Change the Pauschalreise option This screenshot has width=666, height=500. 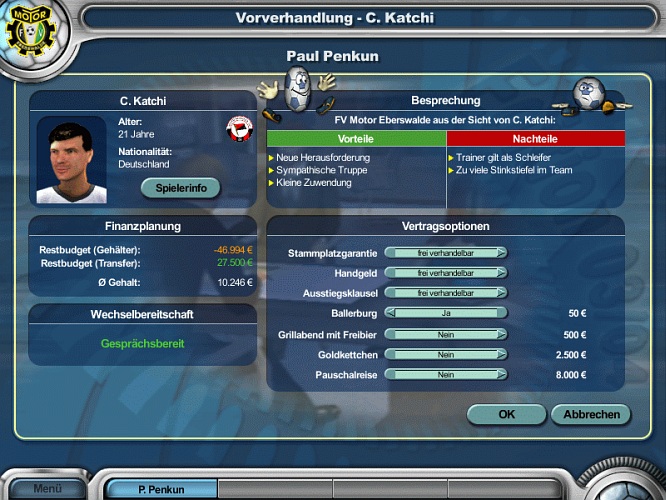click(445, 375)
